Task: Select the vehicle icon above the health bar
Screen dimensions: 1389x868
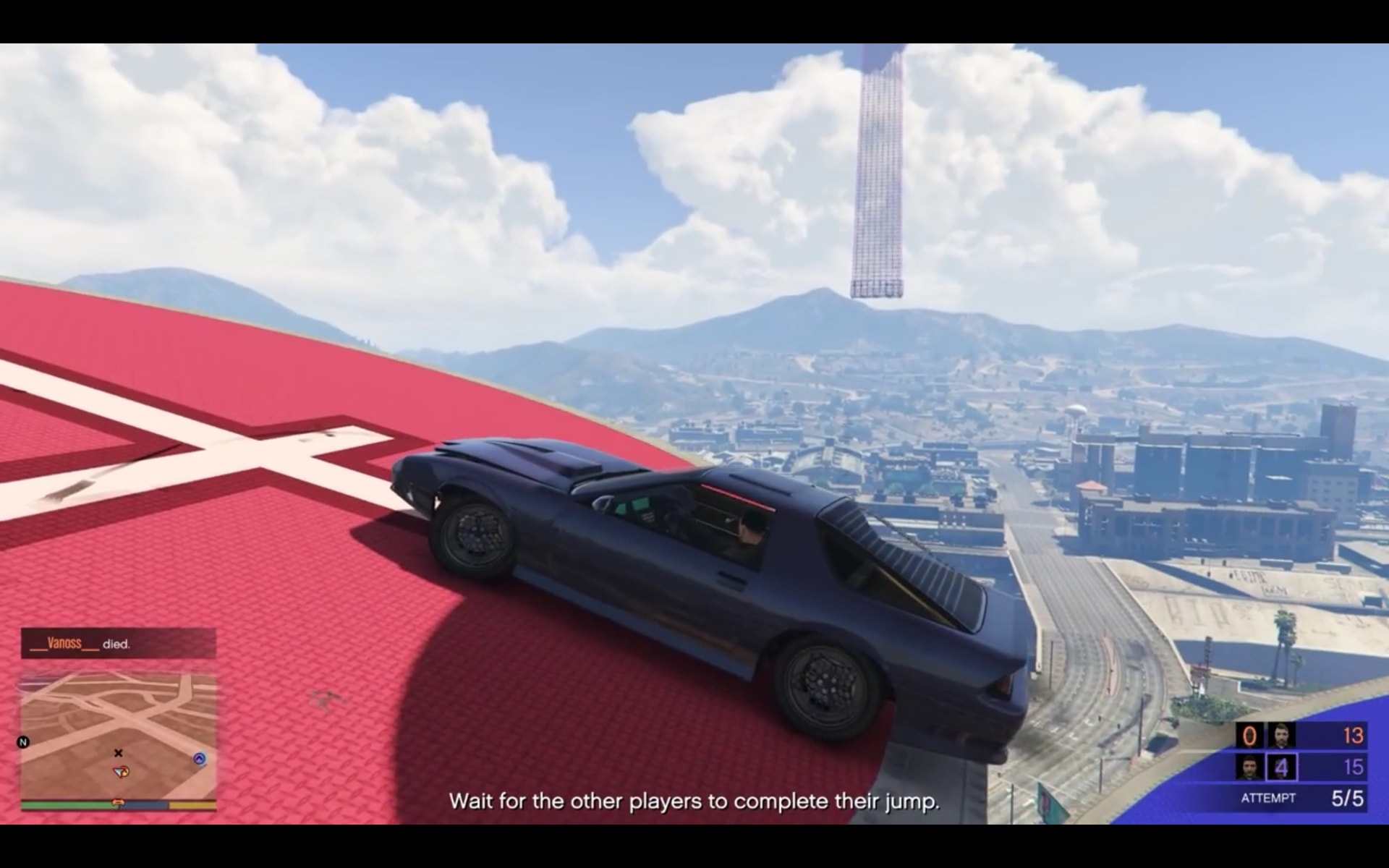Action: pyautogui.click(x=118, y=801)
